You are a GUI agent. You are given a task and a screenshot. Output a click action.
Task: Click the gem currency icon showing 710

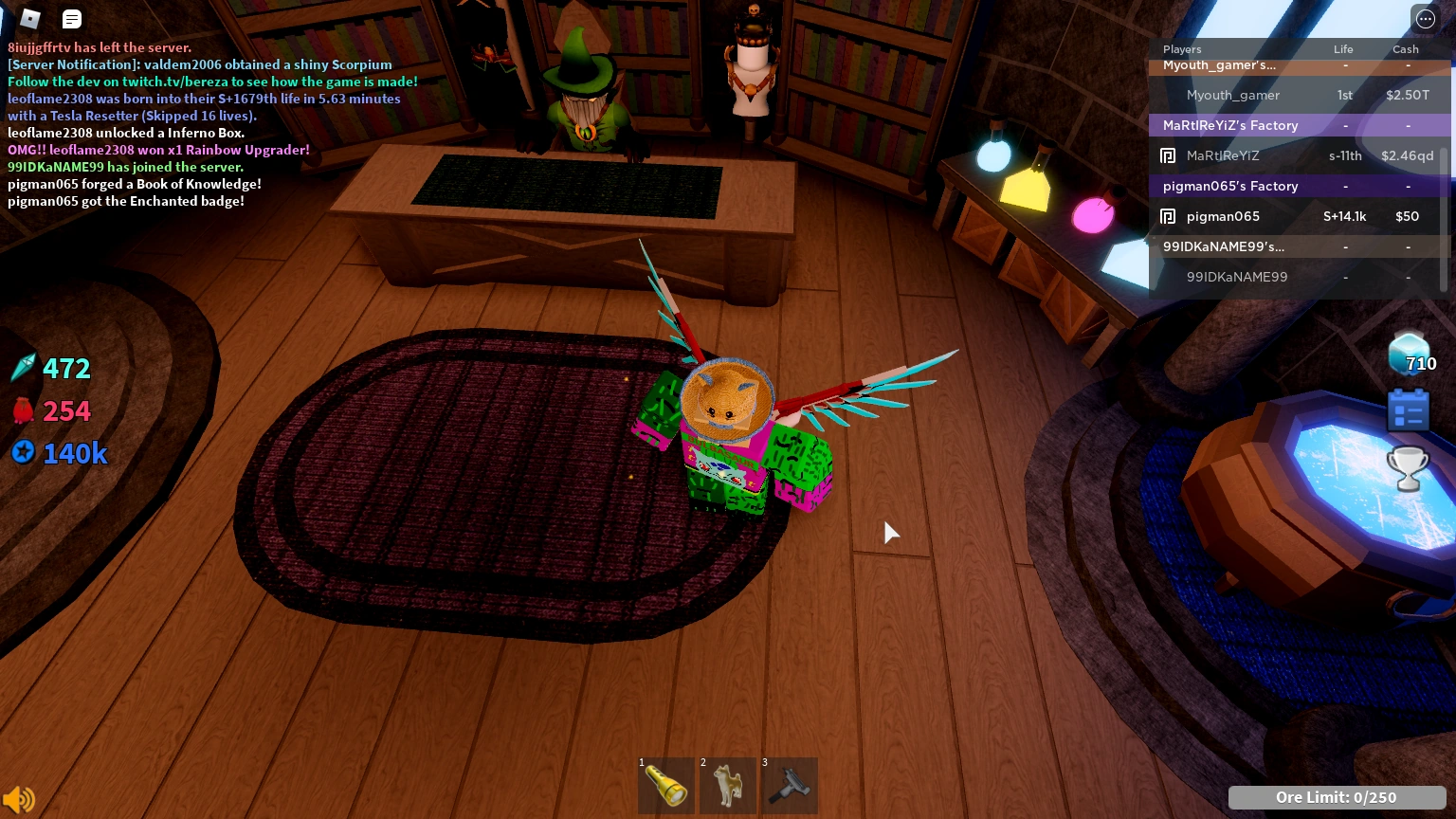point(1409,354)
